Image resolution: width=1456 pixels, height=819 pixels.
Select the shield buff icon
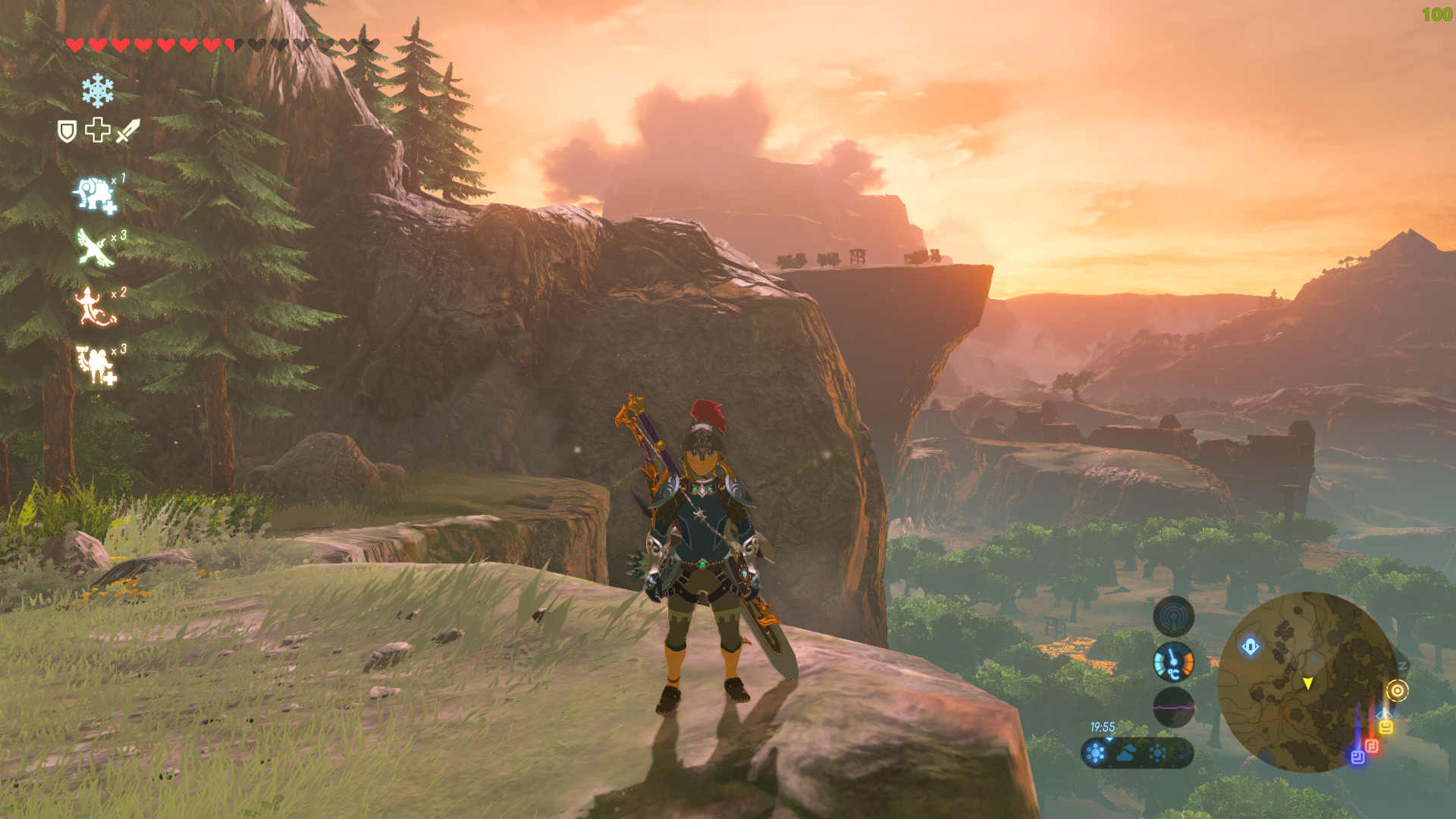[67, 131]
